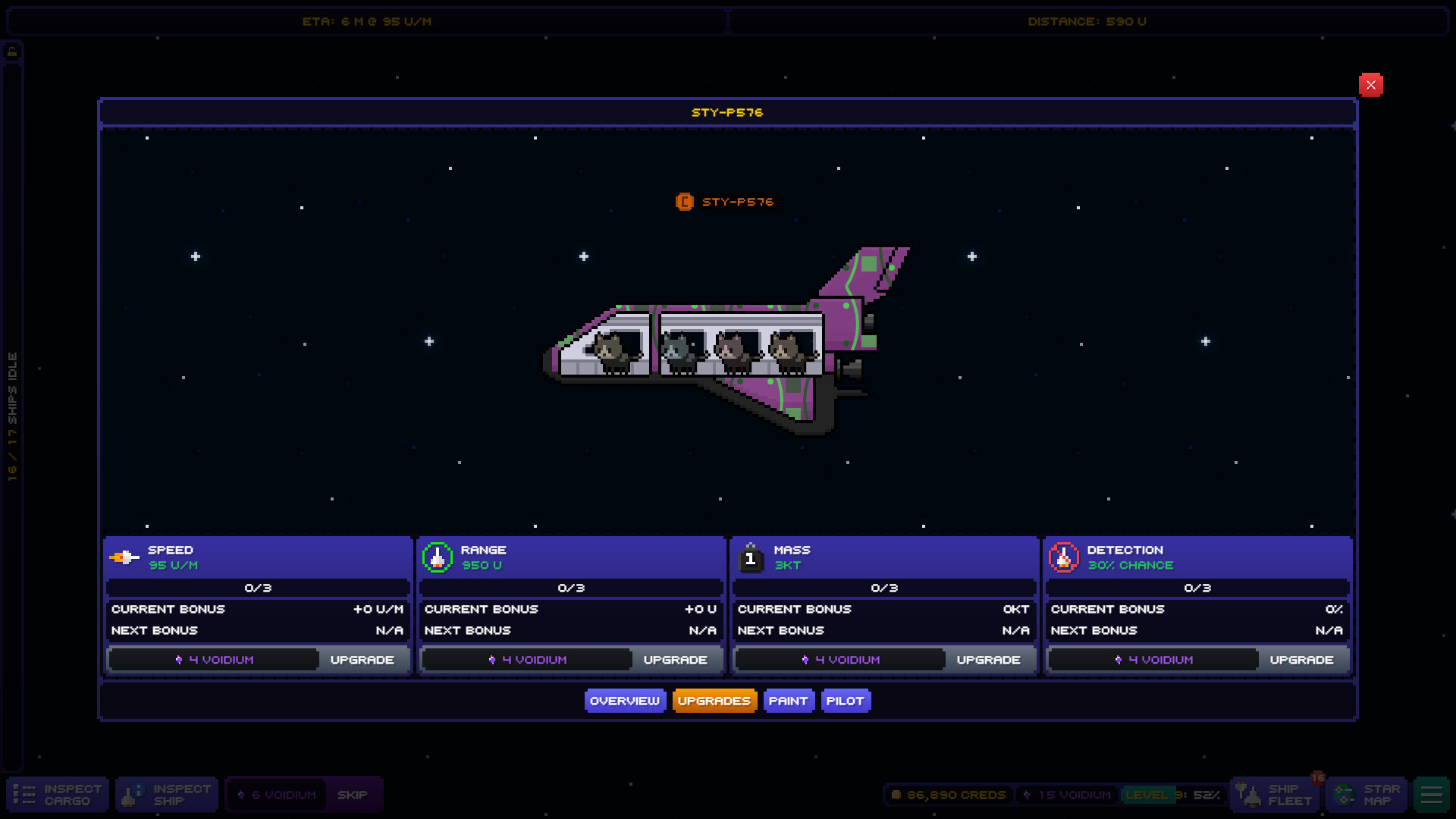
Task: Click the Skip button costing 6 Voidium
Action: coord(353,794)
